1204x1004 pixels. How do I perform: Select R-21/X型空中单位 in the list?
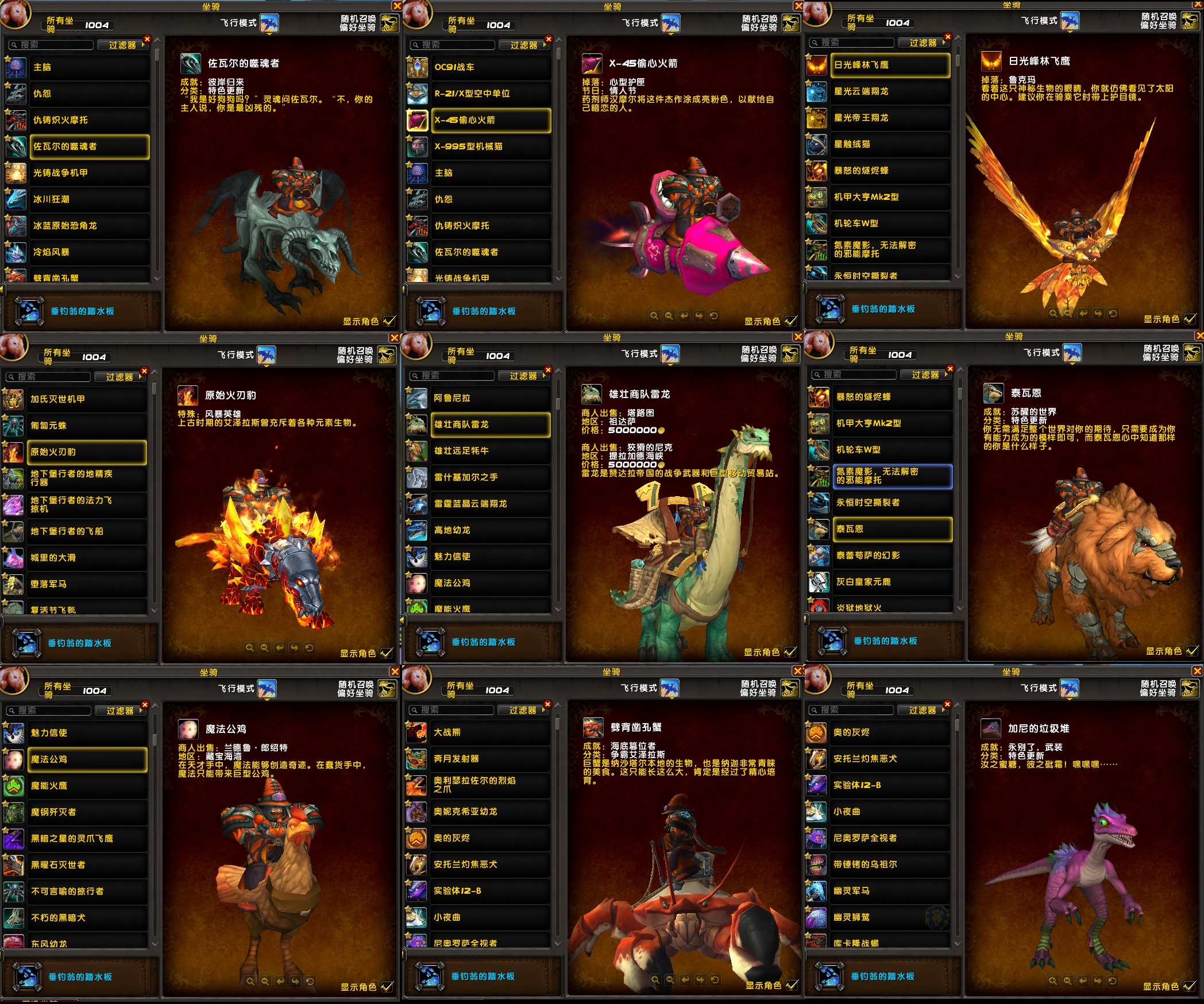point(490,94)
